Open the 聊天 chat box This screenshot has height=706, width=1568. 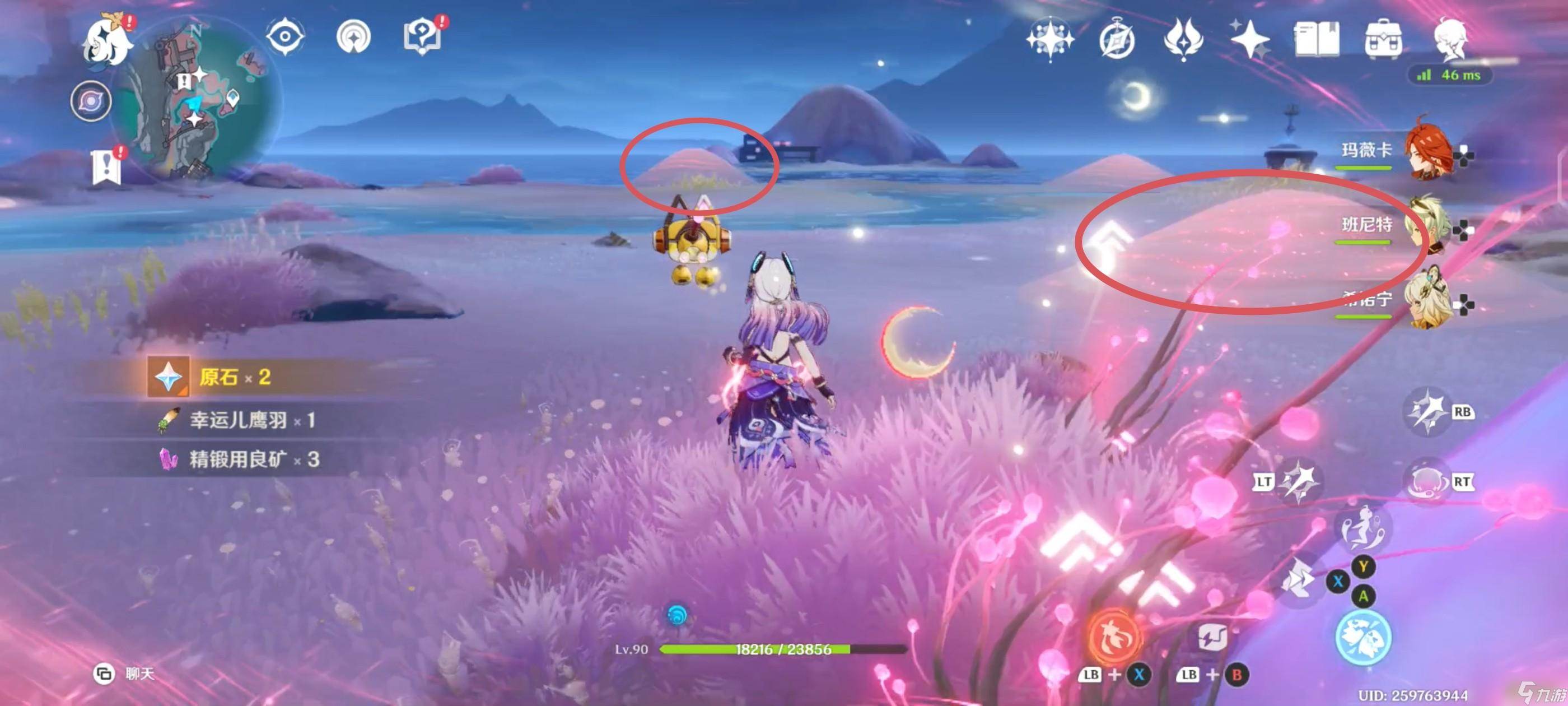click(x=125, y=674)
